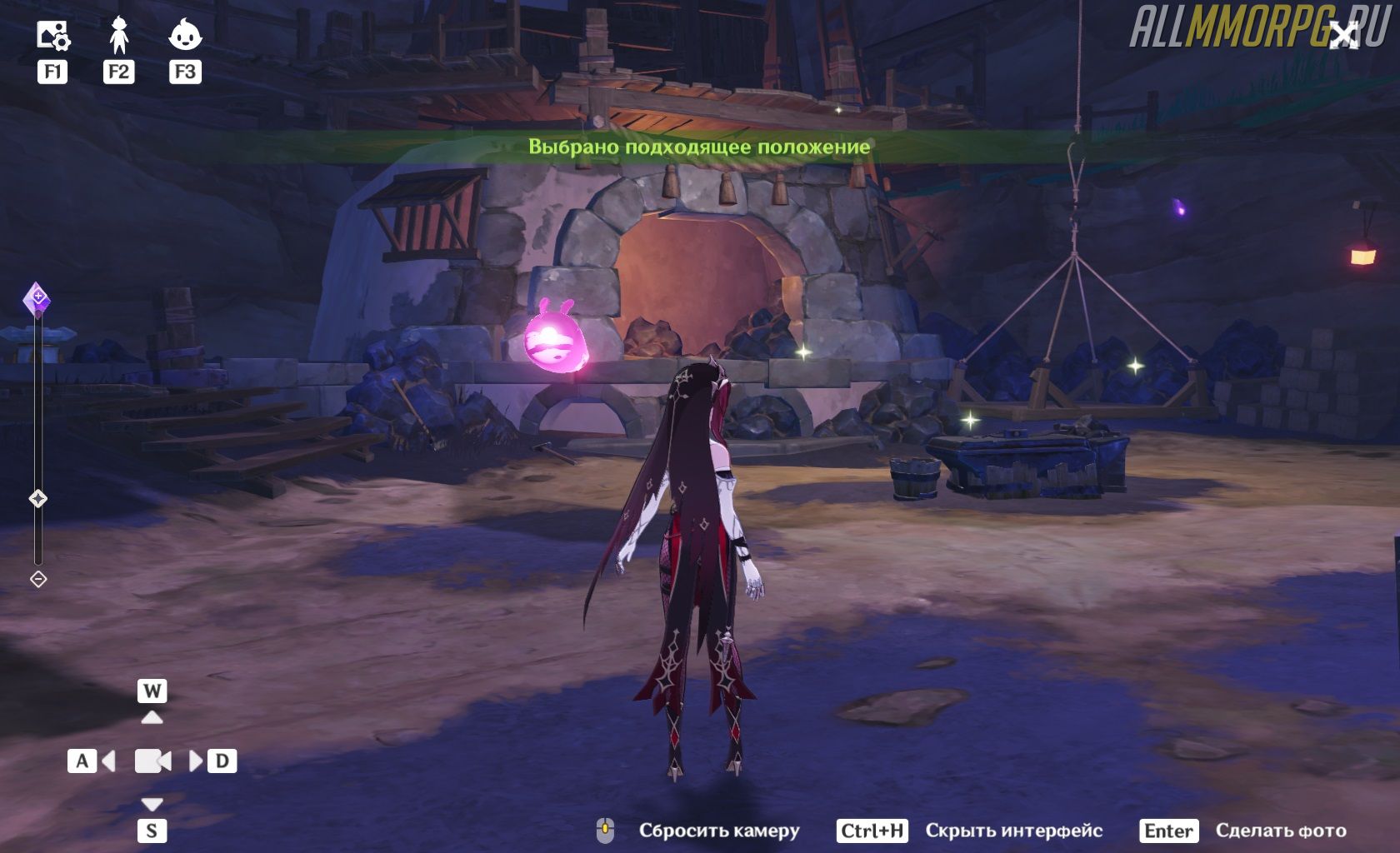Close the photo mode with the X
The image size is (1400, 853).
[1343, 36]
